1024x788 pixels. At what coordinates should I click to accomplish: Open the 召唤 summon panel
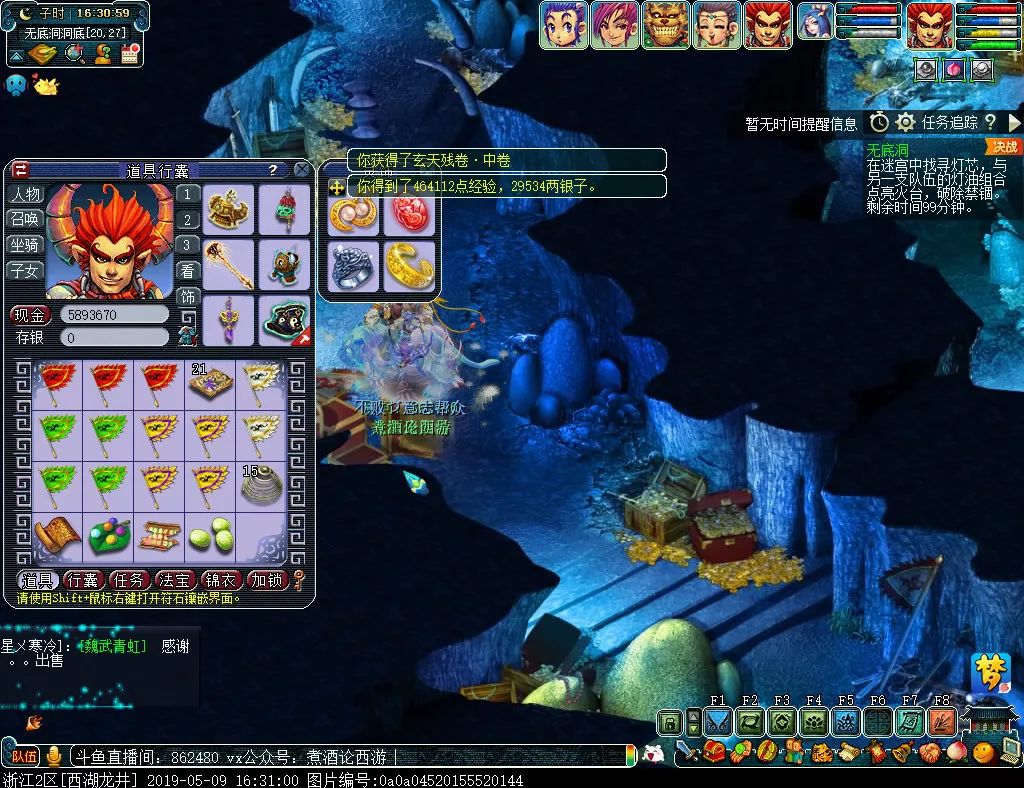(25, 219)
